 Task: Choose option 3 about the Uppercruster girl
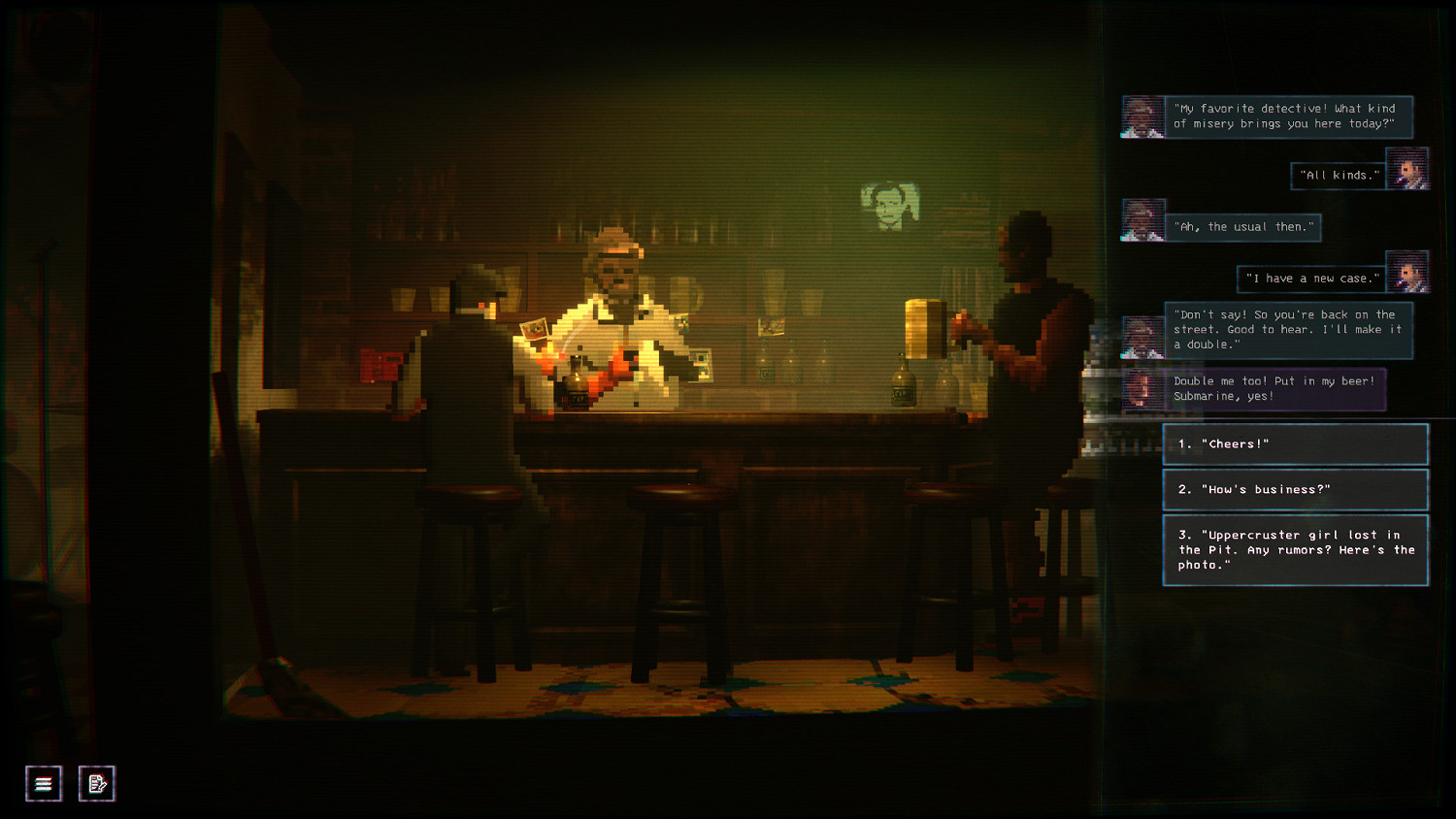tap(1295, 549)
